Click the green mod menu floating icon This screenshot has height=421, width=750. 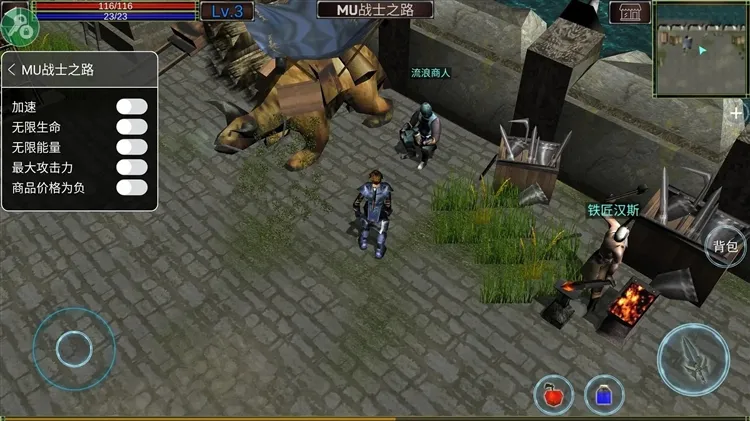coord(18,25)
